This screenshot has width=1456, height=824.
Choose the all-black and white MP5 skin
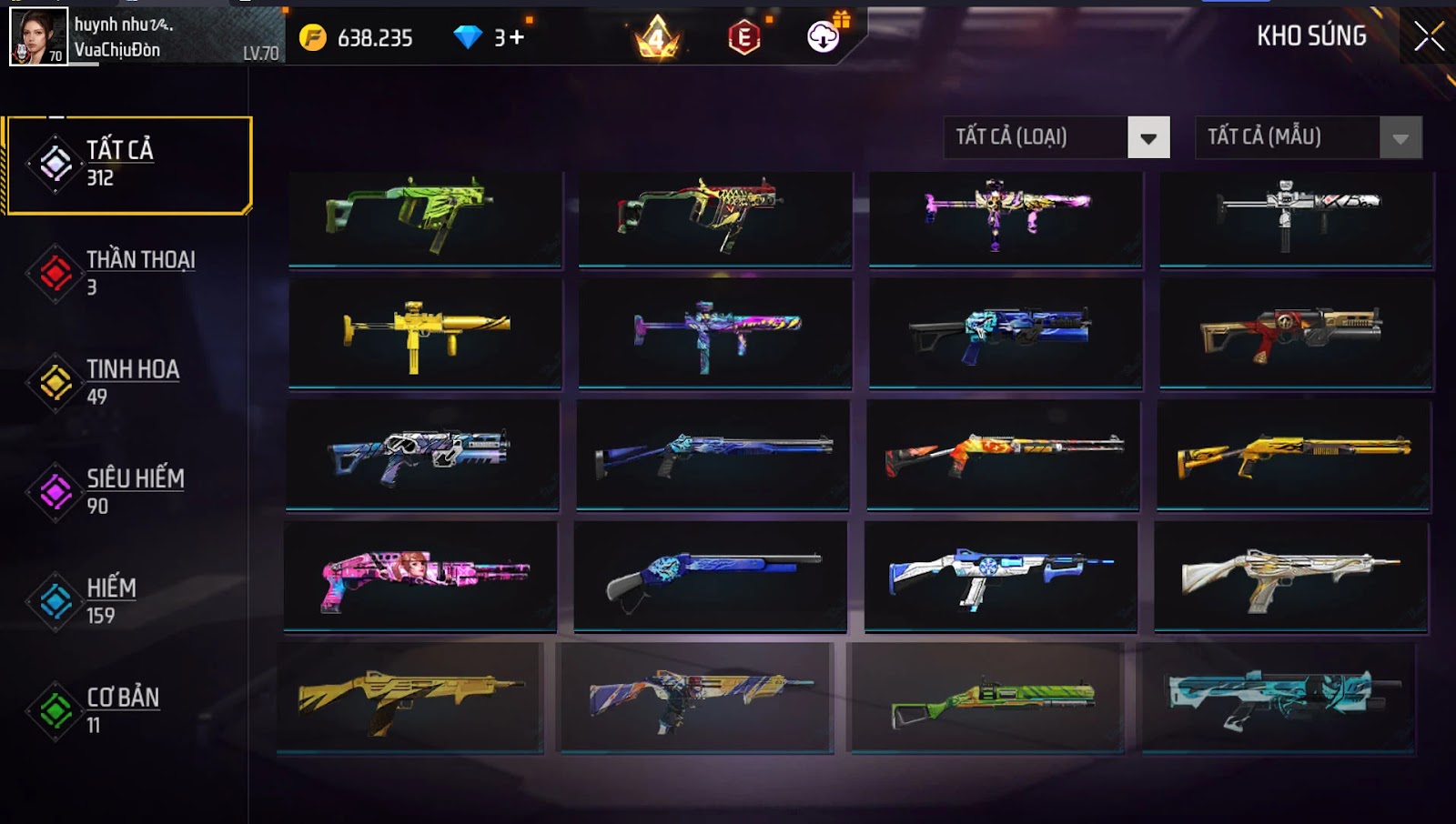coord(1296,218)
